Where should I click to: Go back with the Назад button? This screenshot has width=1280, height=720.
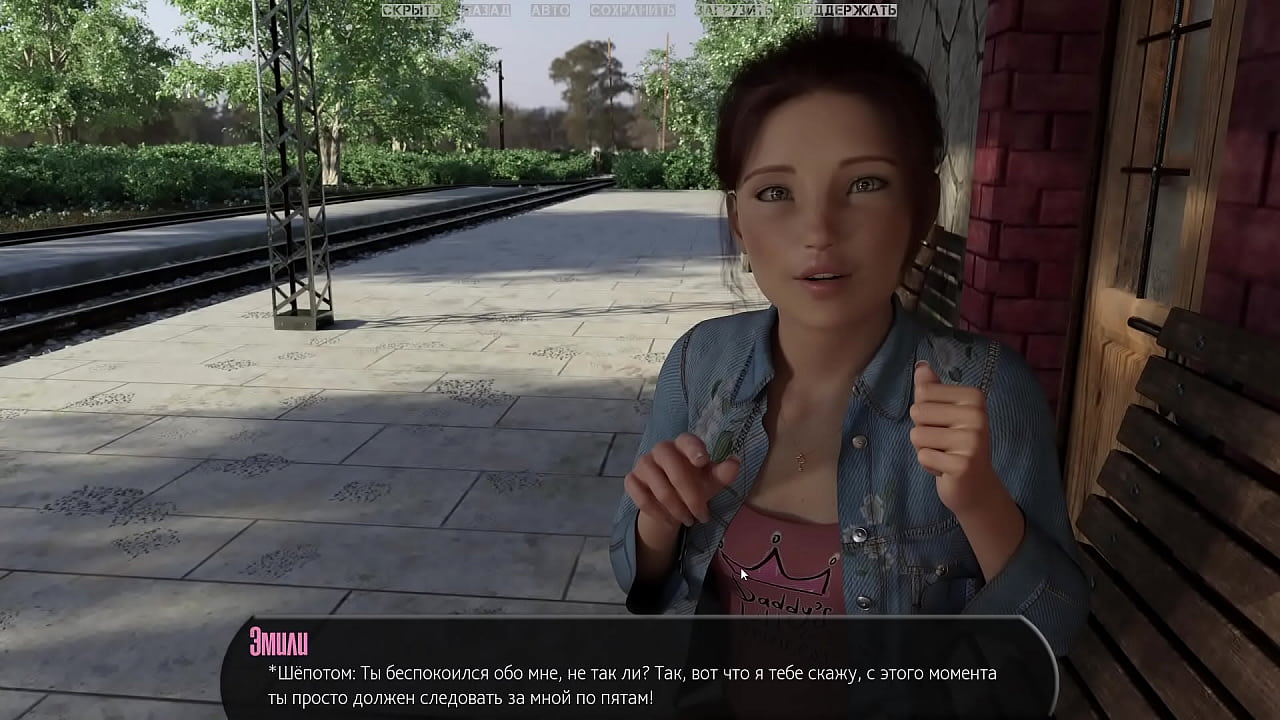[485, 10]
